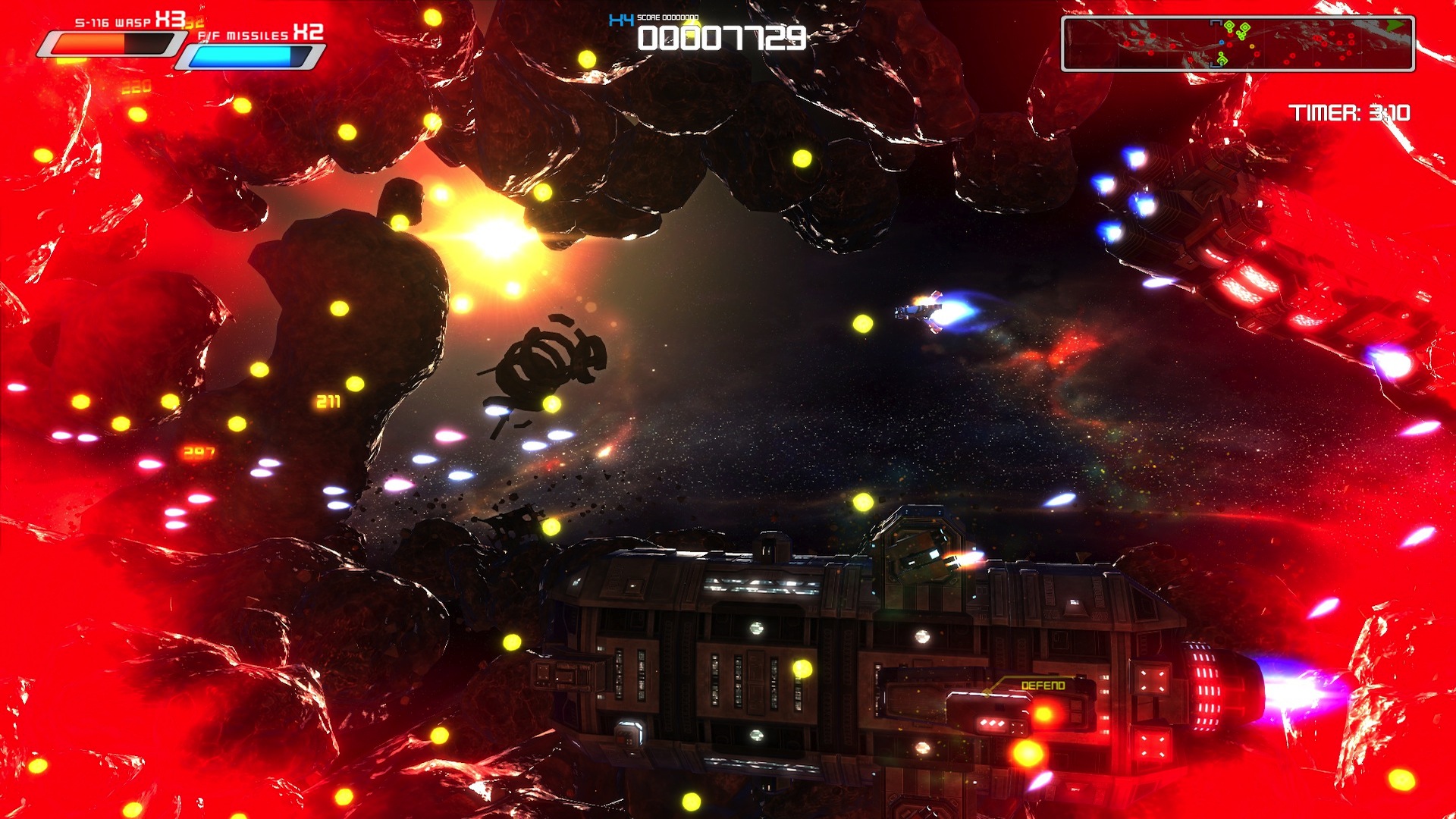Click the 00007729 score readout

pyautogui.click(x=724, y=36)
